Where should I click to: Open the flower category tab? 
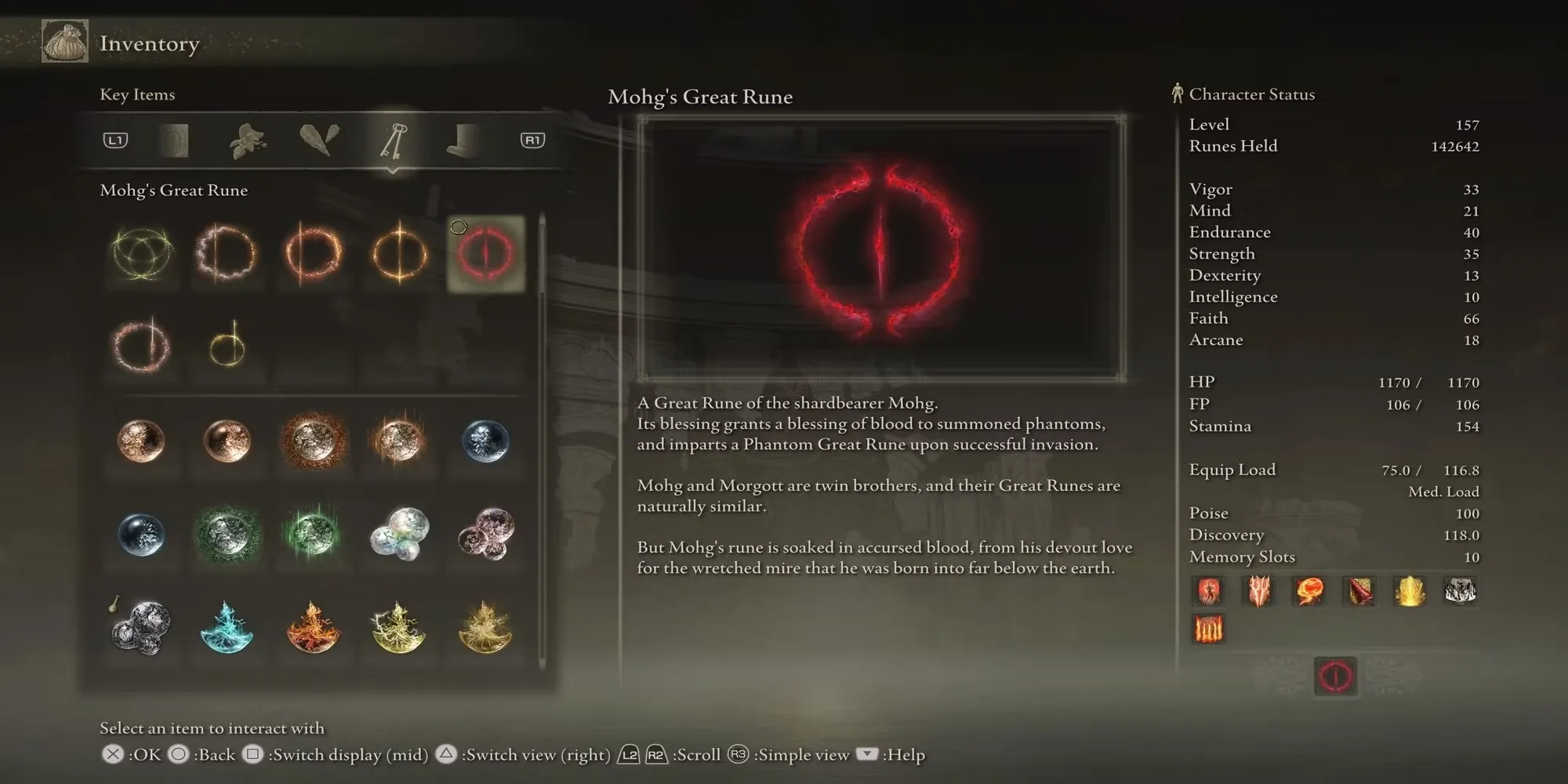[x=247, y=141]
